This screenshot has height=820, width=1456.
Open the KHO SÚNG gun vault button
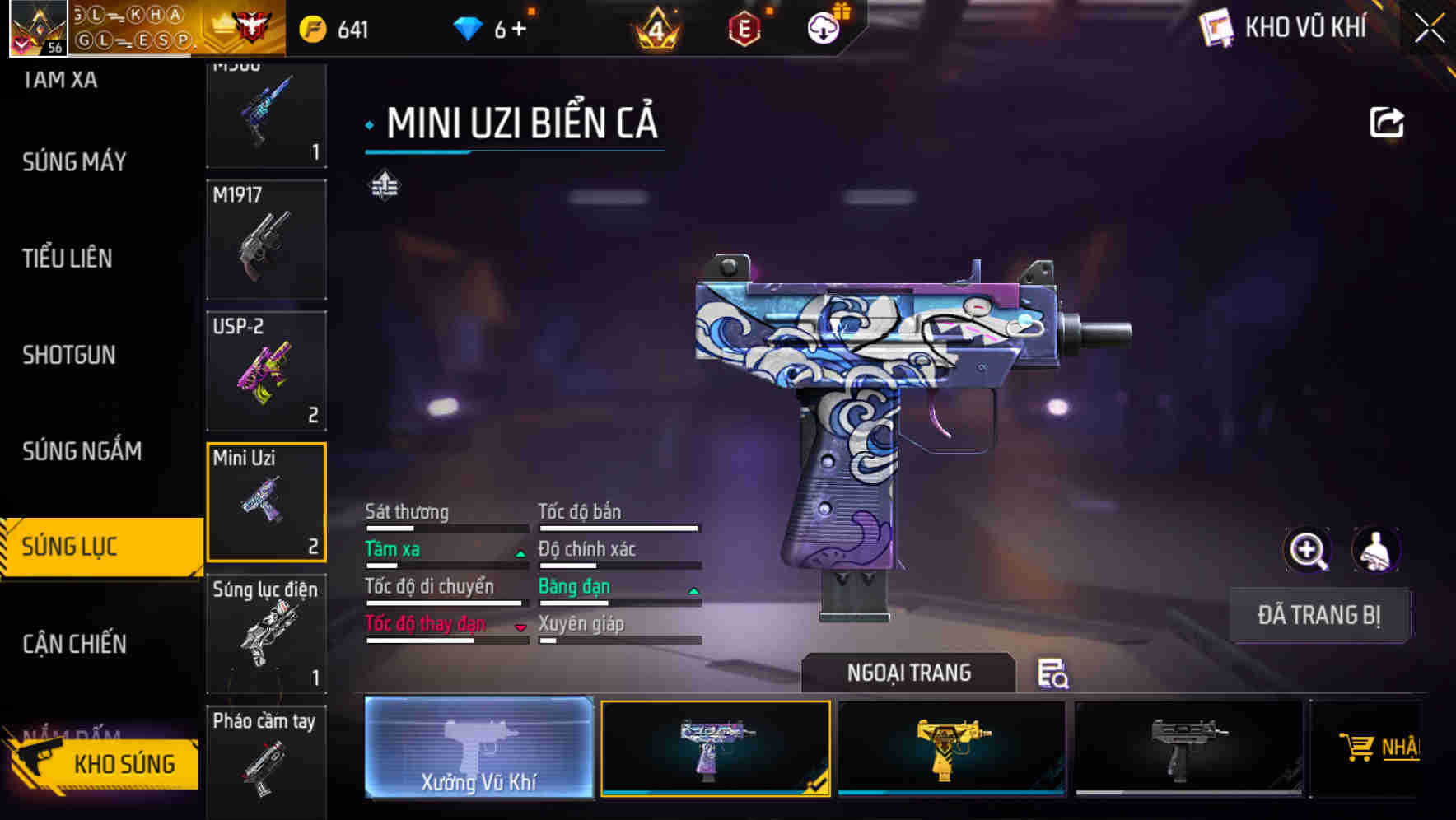tap(103, 764)
